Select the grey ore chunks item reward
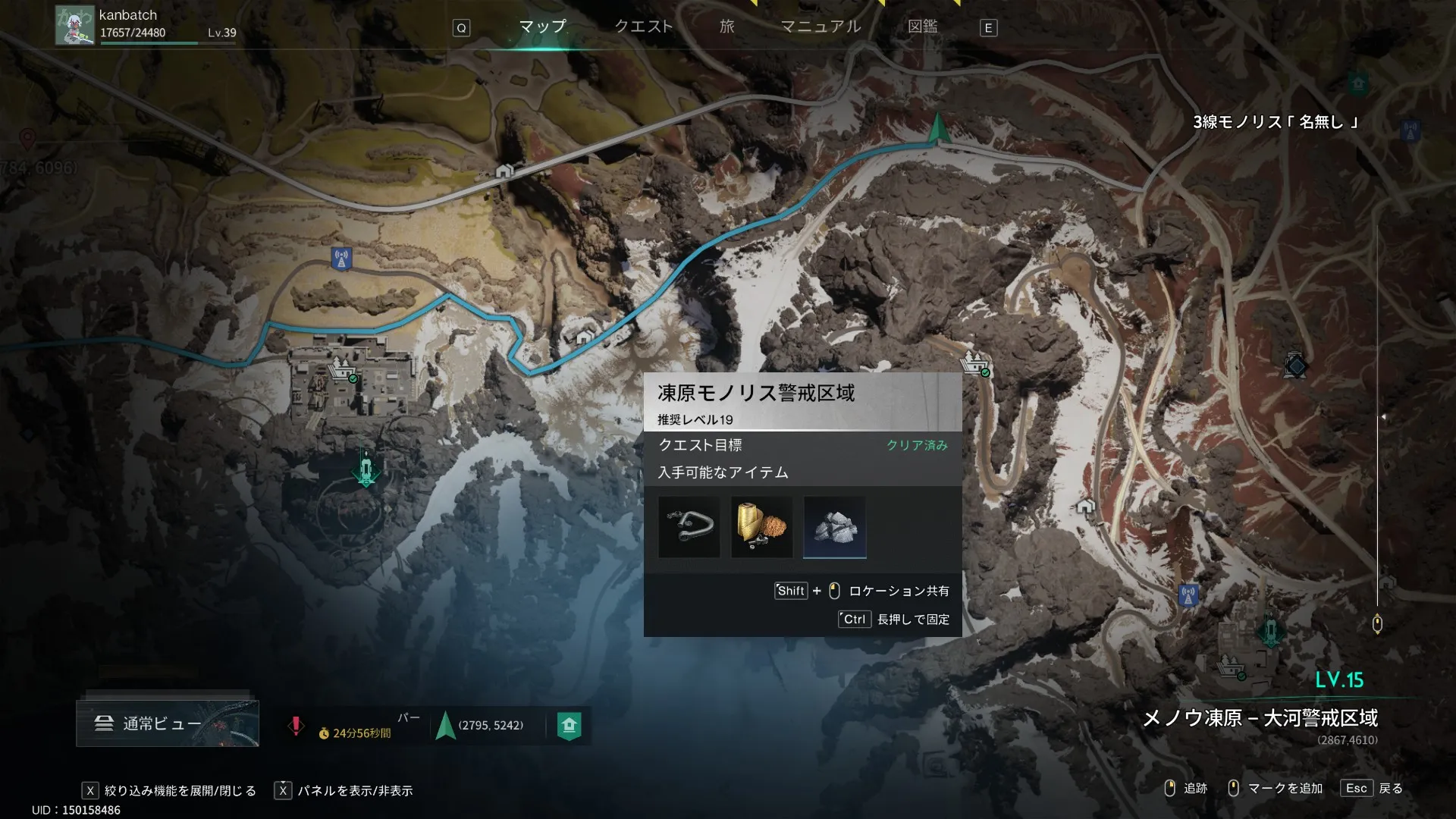This screenshot has width=1456, height=819. click(834, 527)
